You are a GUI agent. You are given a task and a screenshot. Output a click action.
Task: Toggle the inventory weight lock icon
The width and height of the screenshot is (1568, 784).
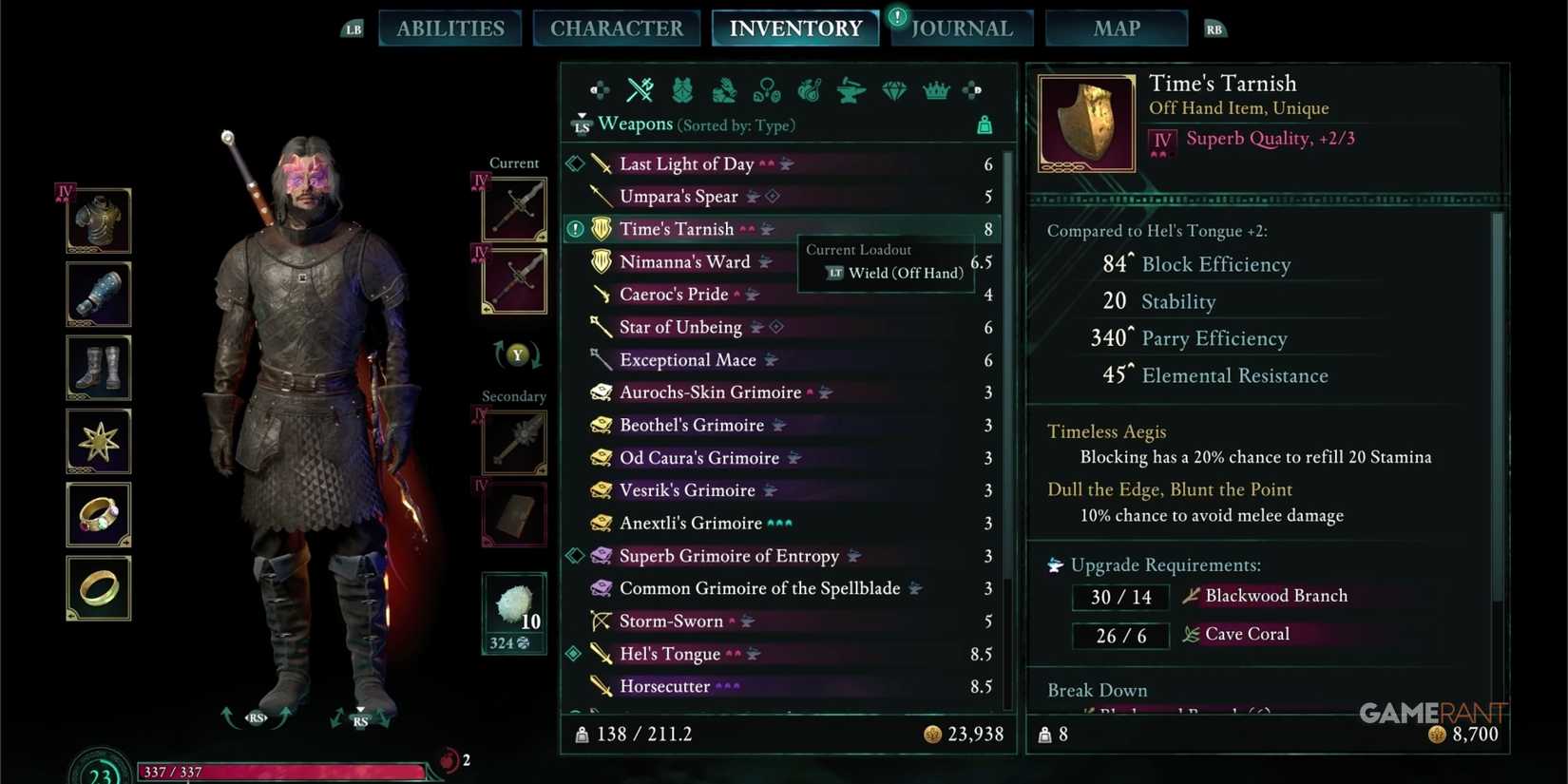tap(984, 124)
